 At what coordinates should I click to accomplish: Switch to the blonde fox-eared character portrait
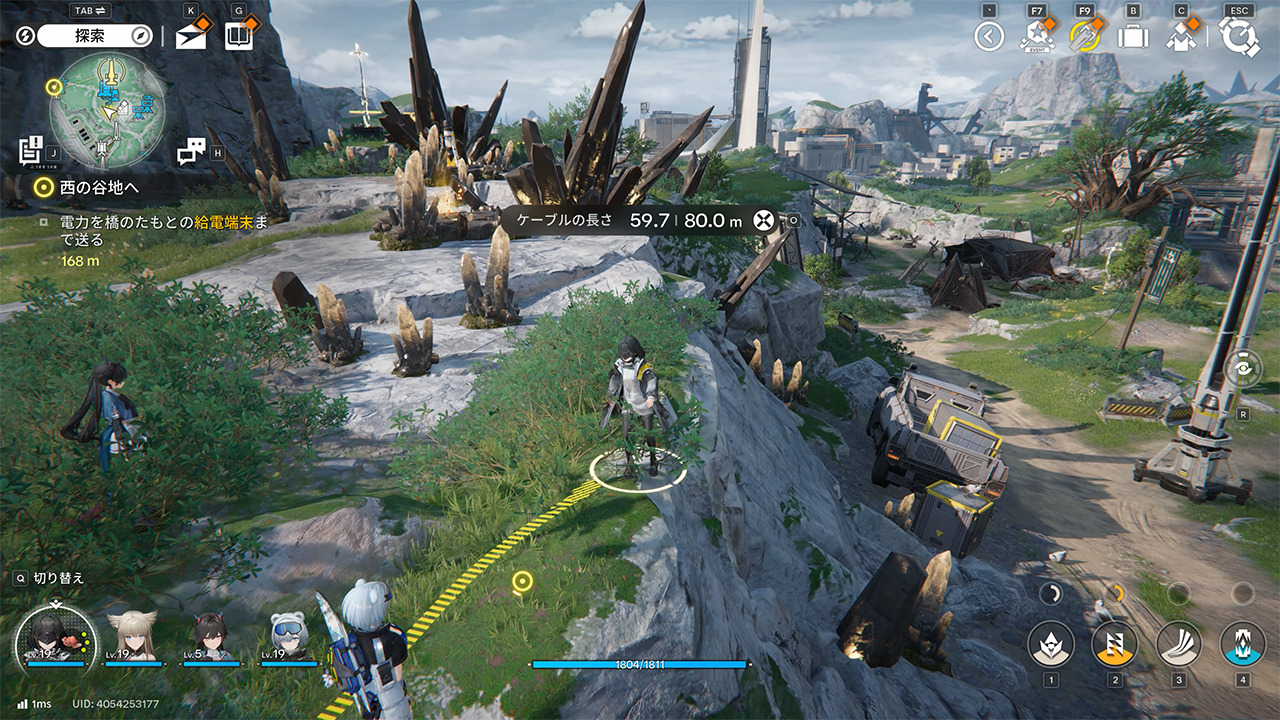pyautogui.click(x=132, y=636)
